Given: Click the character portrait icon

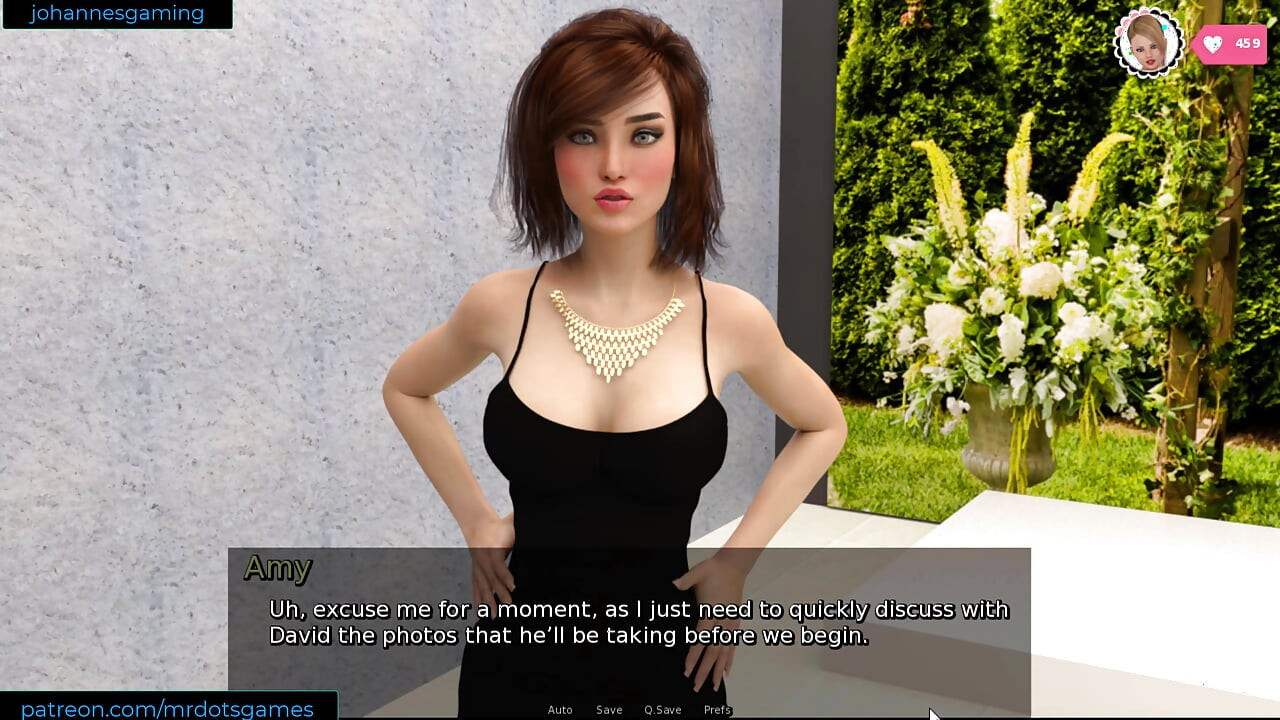Looking at the screenshot, I should pyautogui.click(x=1147, y=42).
